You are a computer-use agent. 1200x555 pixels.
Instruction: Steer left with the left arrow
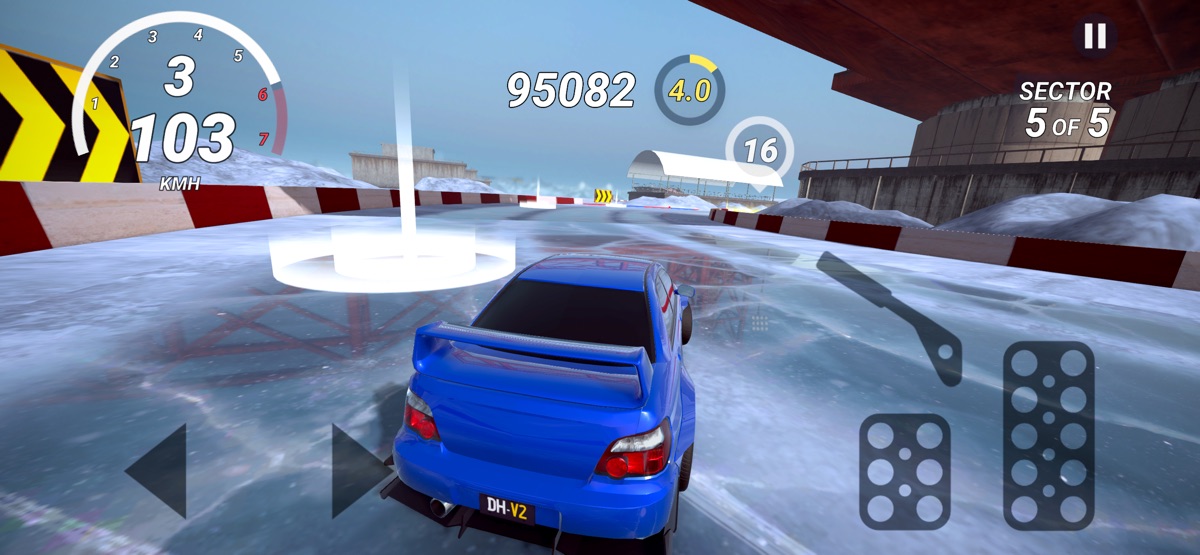tap(160, 471)
